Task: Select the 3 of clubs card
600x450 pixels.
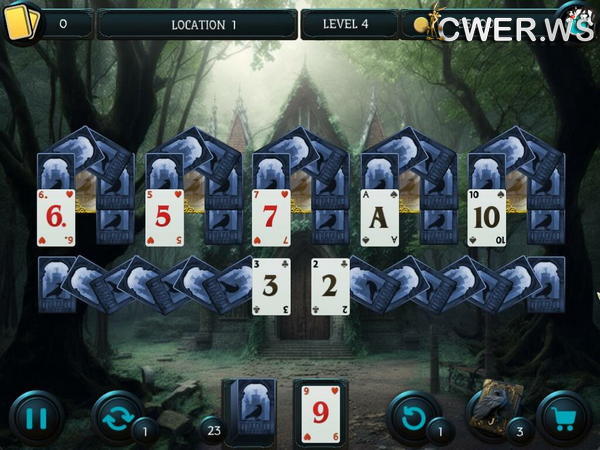Action: click(x=270, y=286)
